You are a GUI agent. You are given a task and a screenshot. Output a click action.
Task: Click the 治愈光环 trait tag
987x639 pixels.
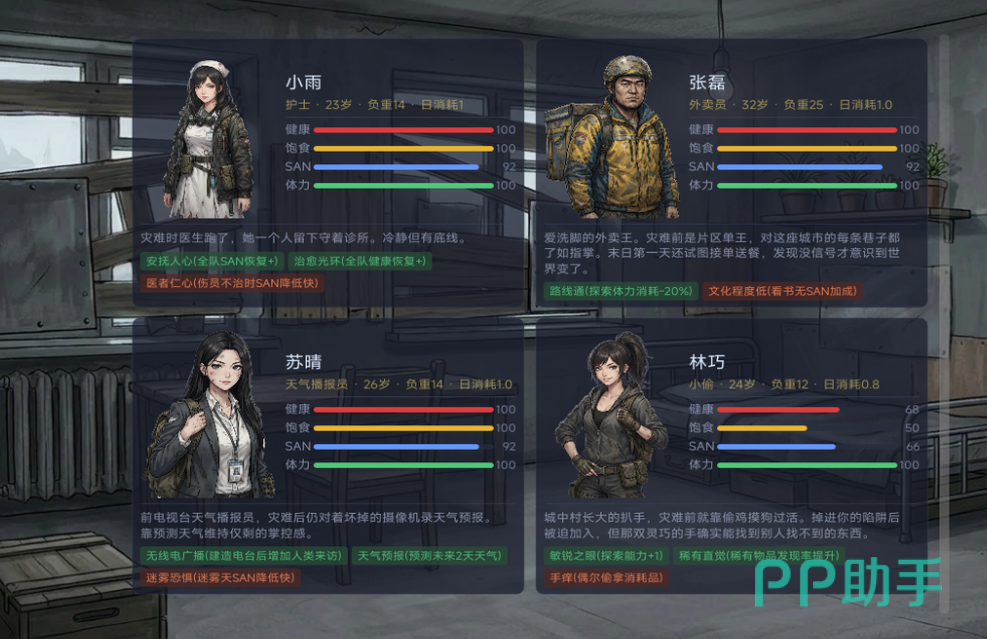click(x=360, y=261)
